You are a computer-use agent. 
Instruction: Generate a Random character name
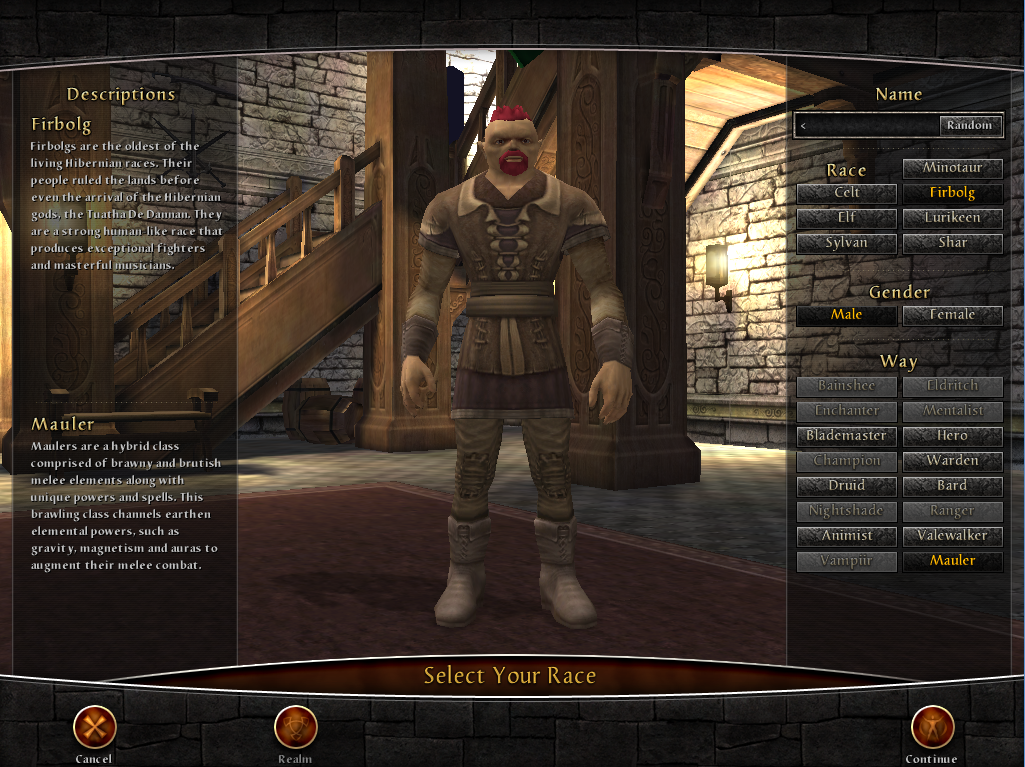[x=969, y=125]
